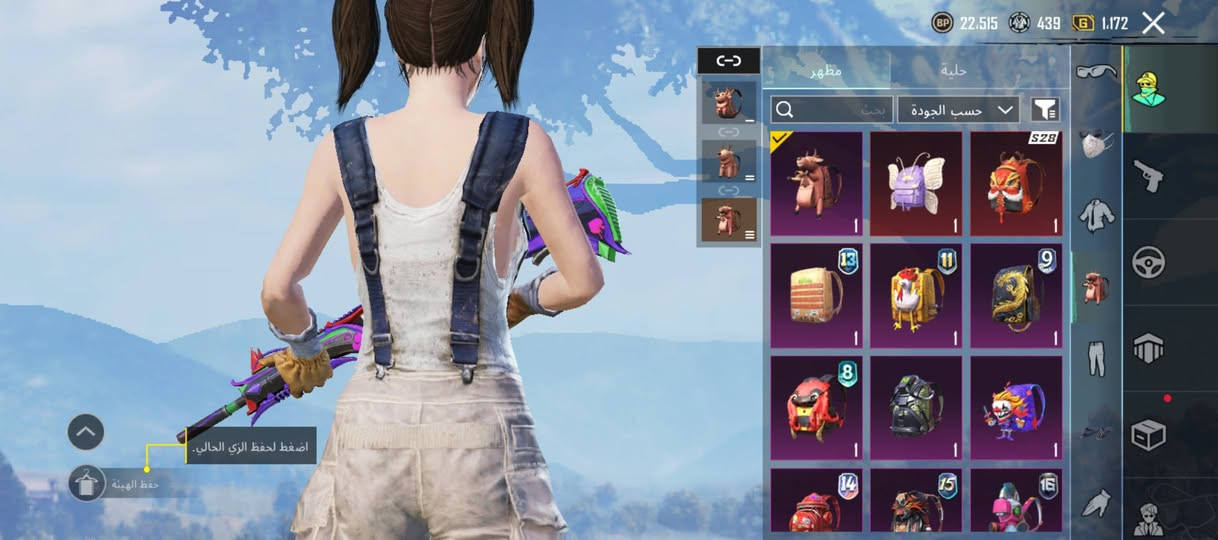Select the equipped cow backpack skin

pos(816,184)
